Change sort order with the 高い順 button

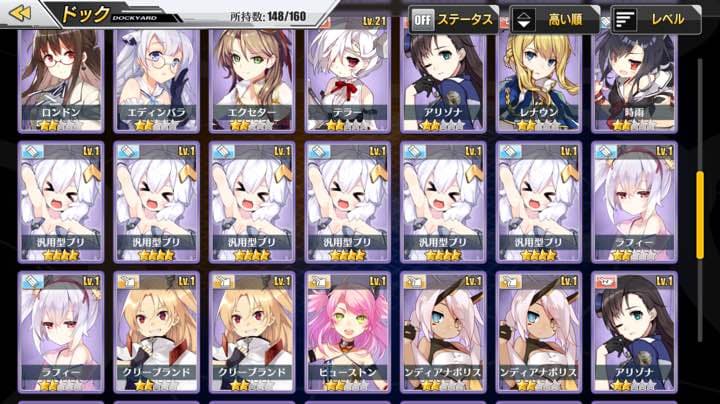tap(553, 18)
